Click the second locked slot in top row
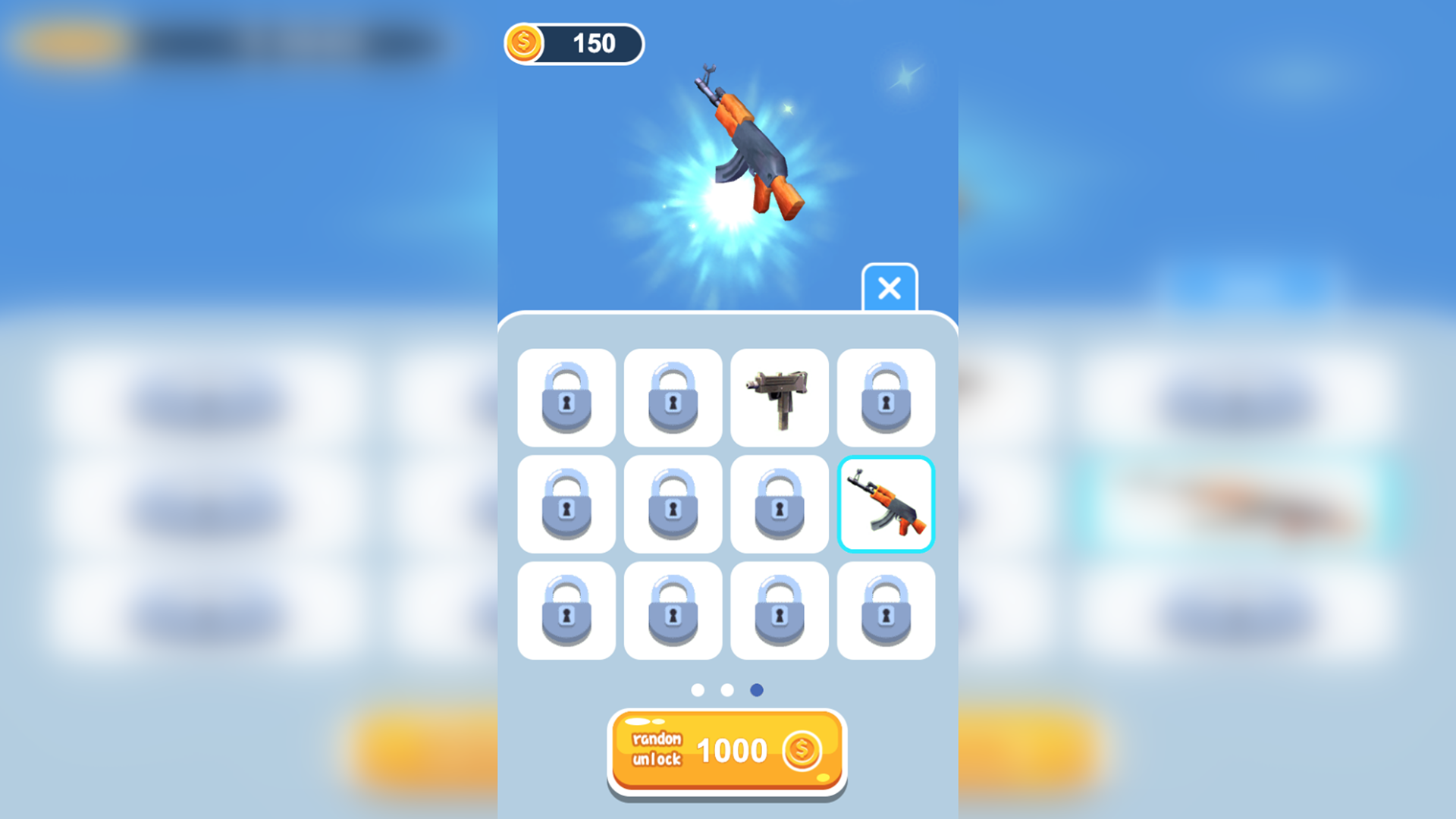1456x819 pixels. (x=673, y=398)
